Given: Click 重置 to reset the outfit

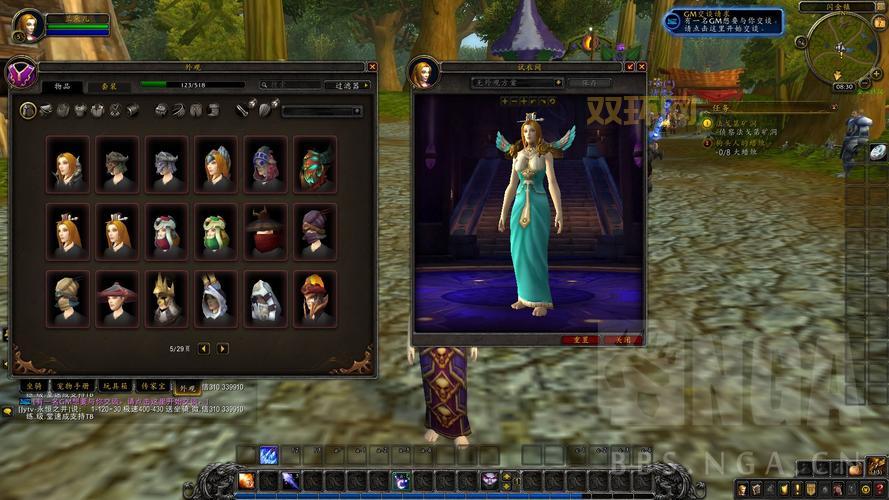Looking at the screenshot, I should (x=580, y=339).
